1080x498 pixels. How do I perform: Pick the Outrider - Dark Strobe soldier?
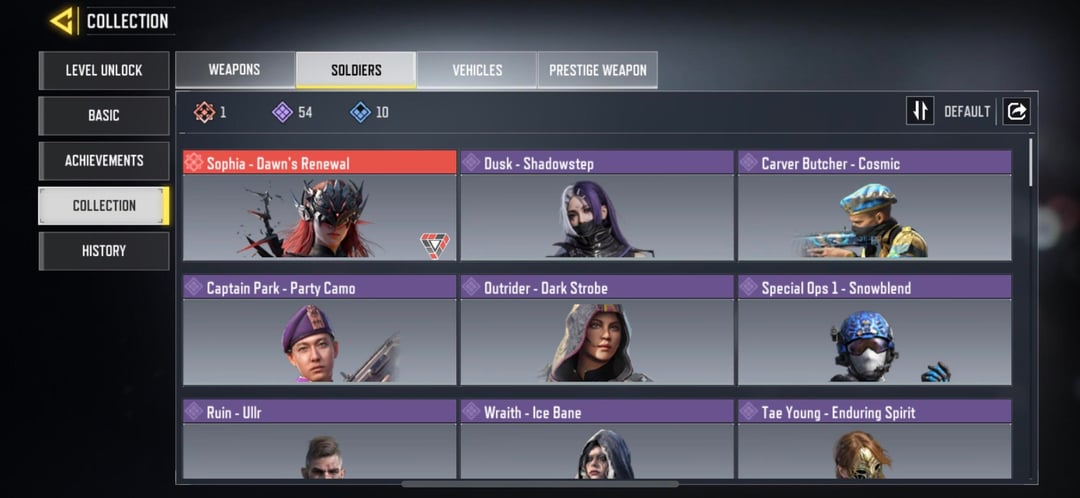pyautogui.click(x=597, y=330)
